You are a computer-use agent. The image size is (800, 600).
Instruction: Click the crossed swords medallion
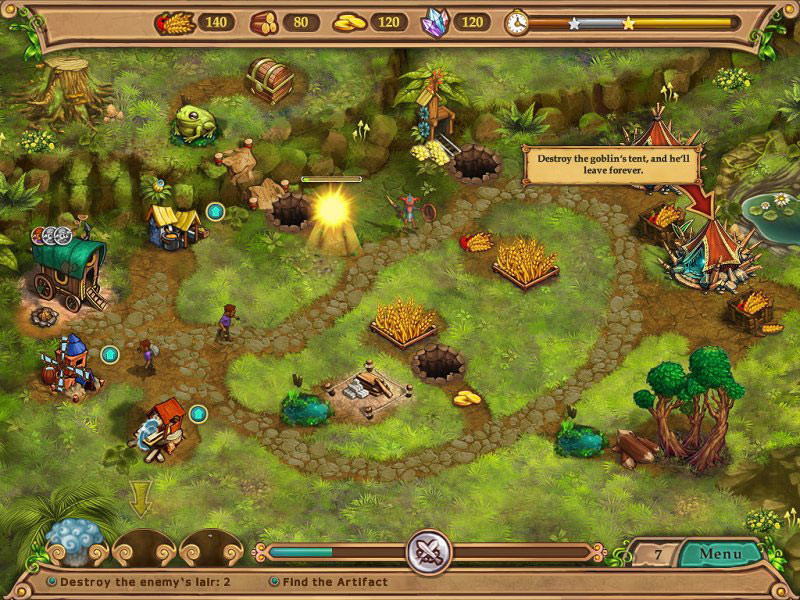(429, 552)
